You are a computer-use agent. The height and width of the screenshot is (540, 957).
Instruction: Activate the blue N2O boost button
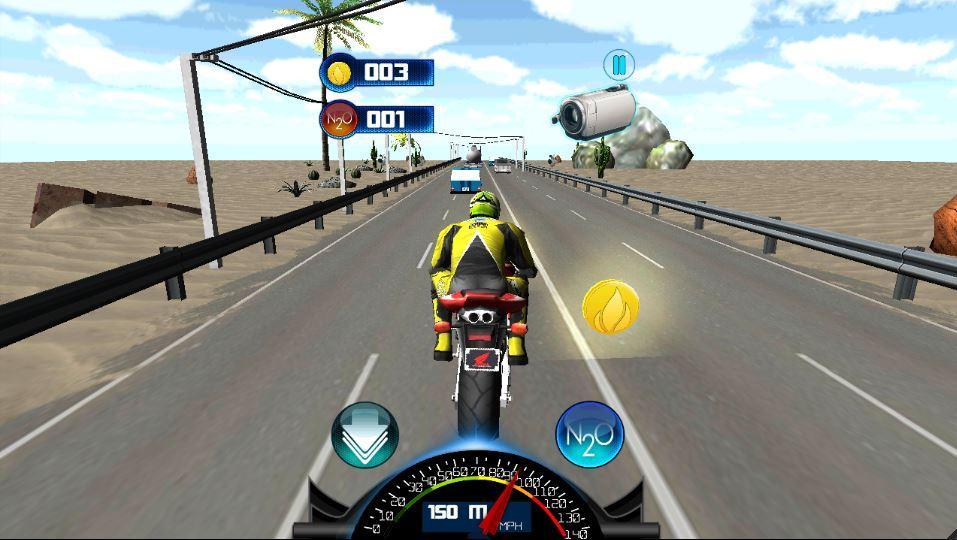point(590,435)
